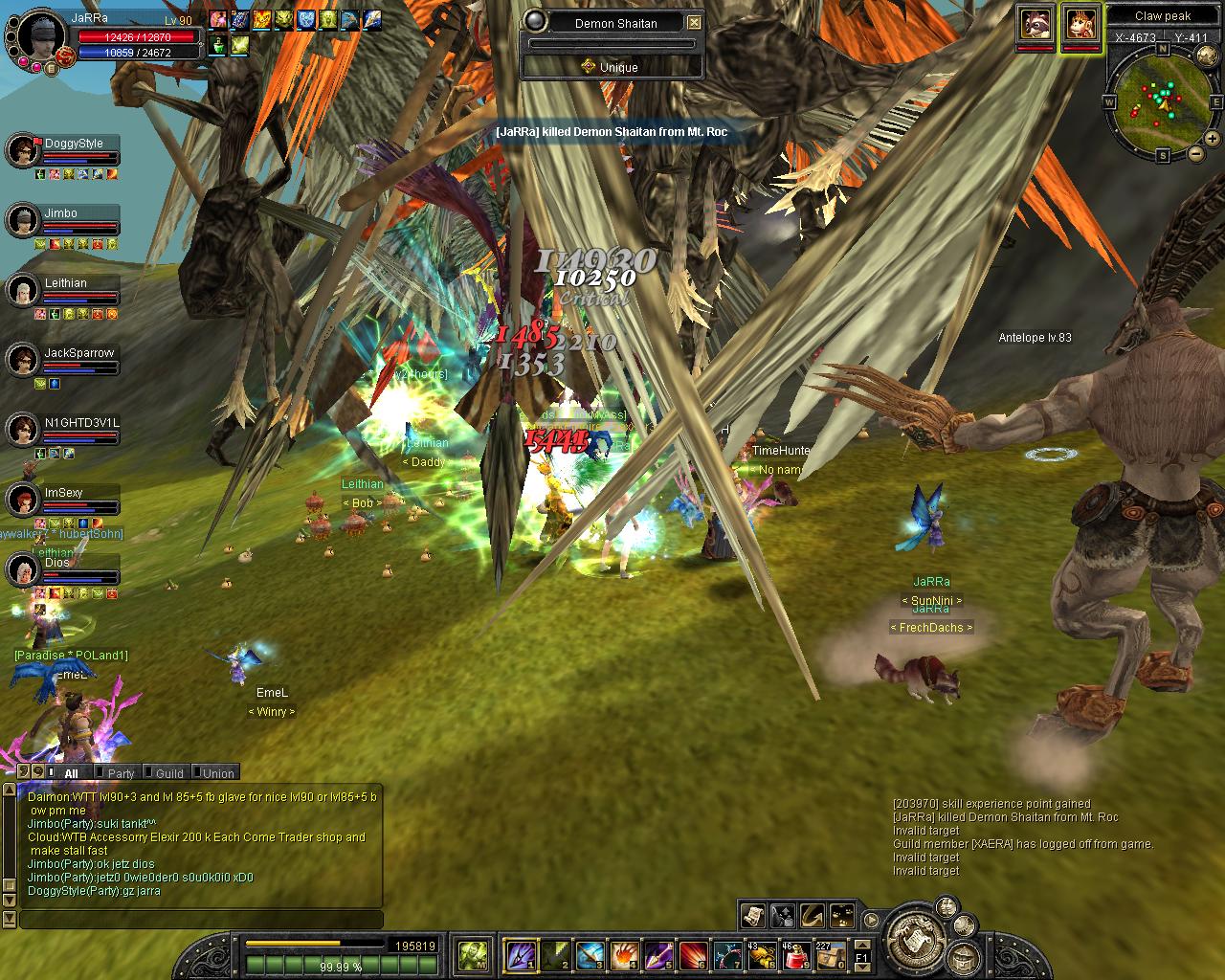Select the monkey pet portrait

point(1080,23)
